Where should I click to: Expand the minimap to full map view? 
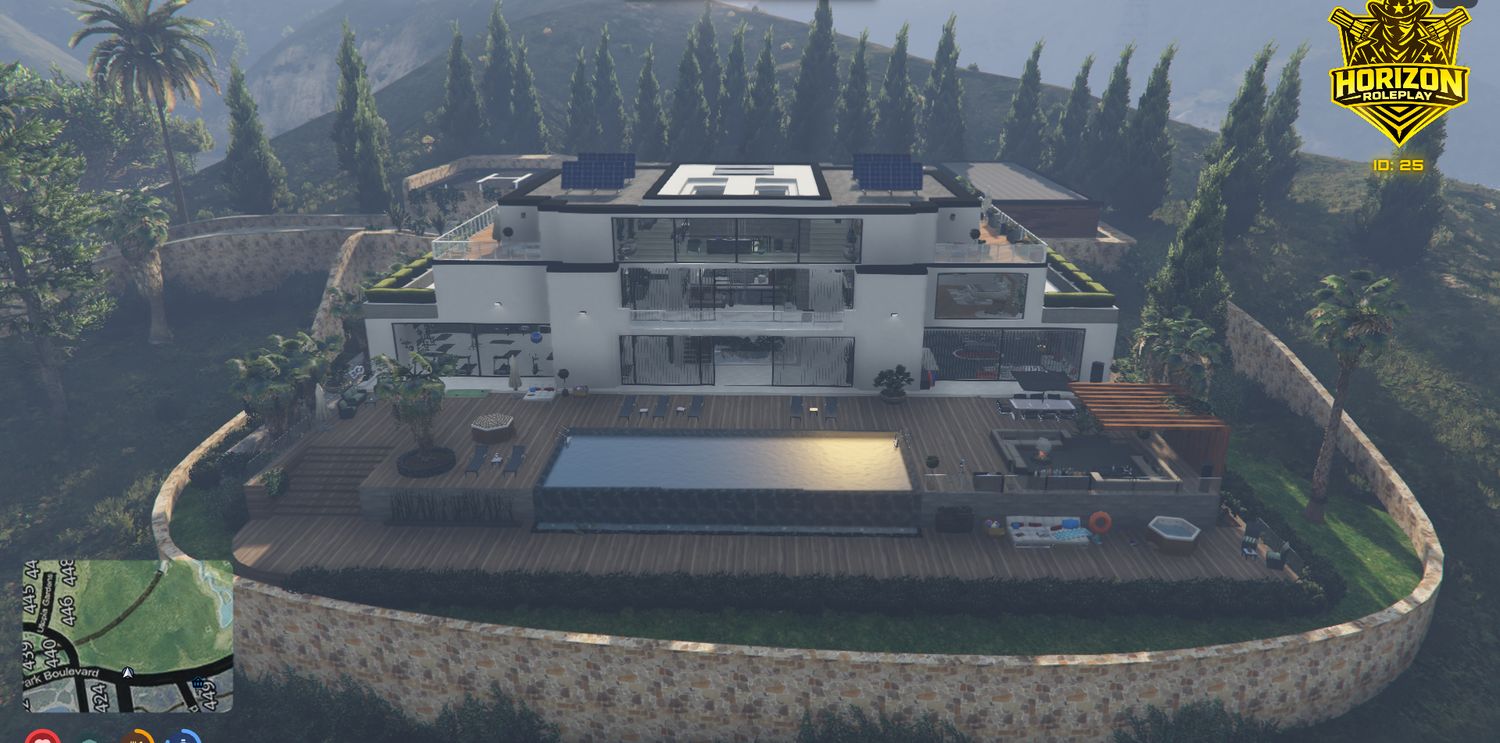tap(127, 637)
